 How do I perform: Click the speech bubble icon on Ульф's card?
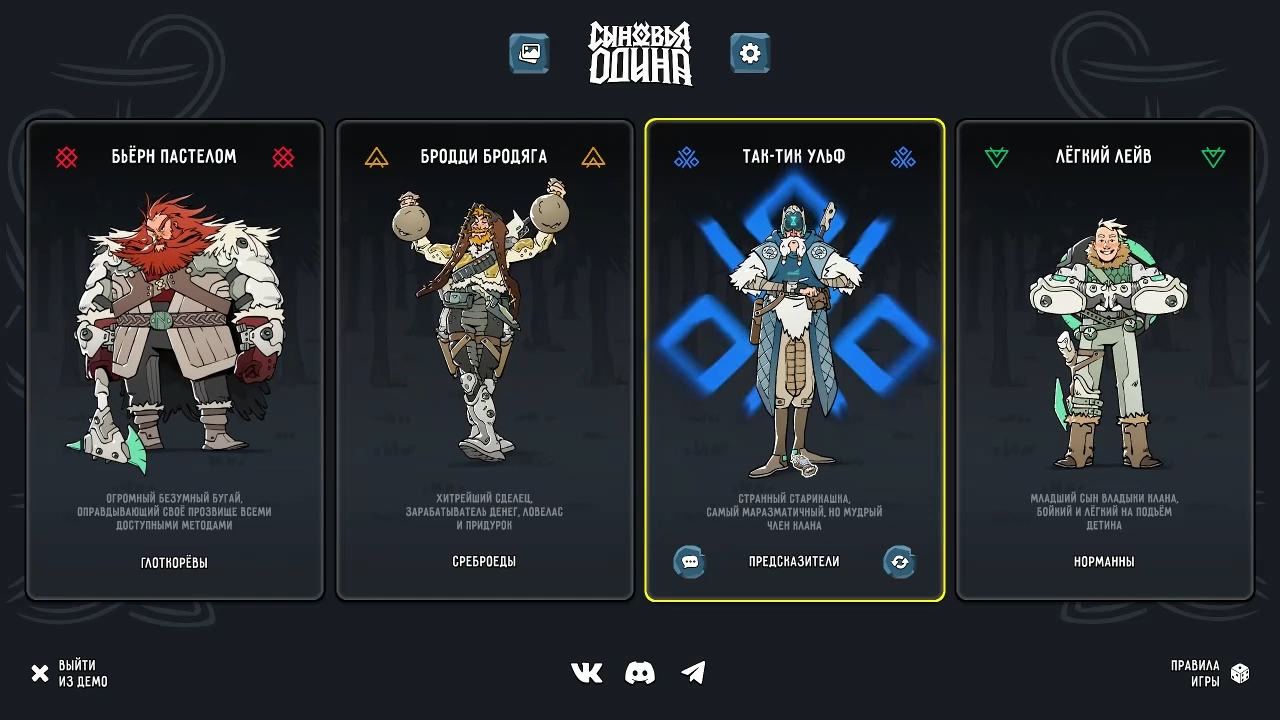[x=689, y=562]
